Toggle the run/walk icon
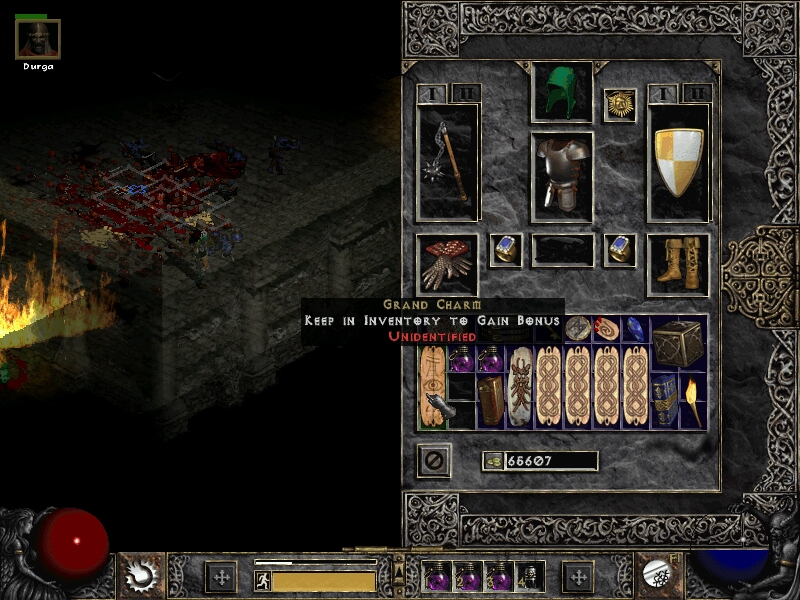800x600 pixels. (x=261, y=579)
